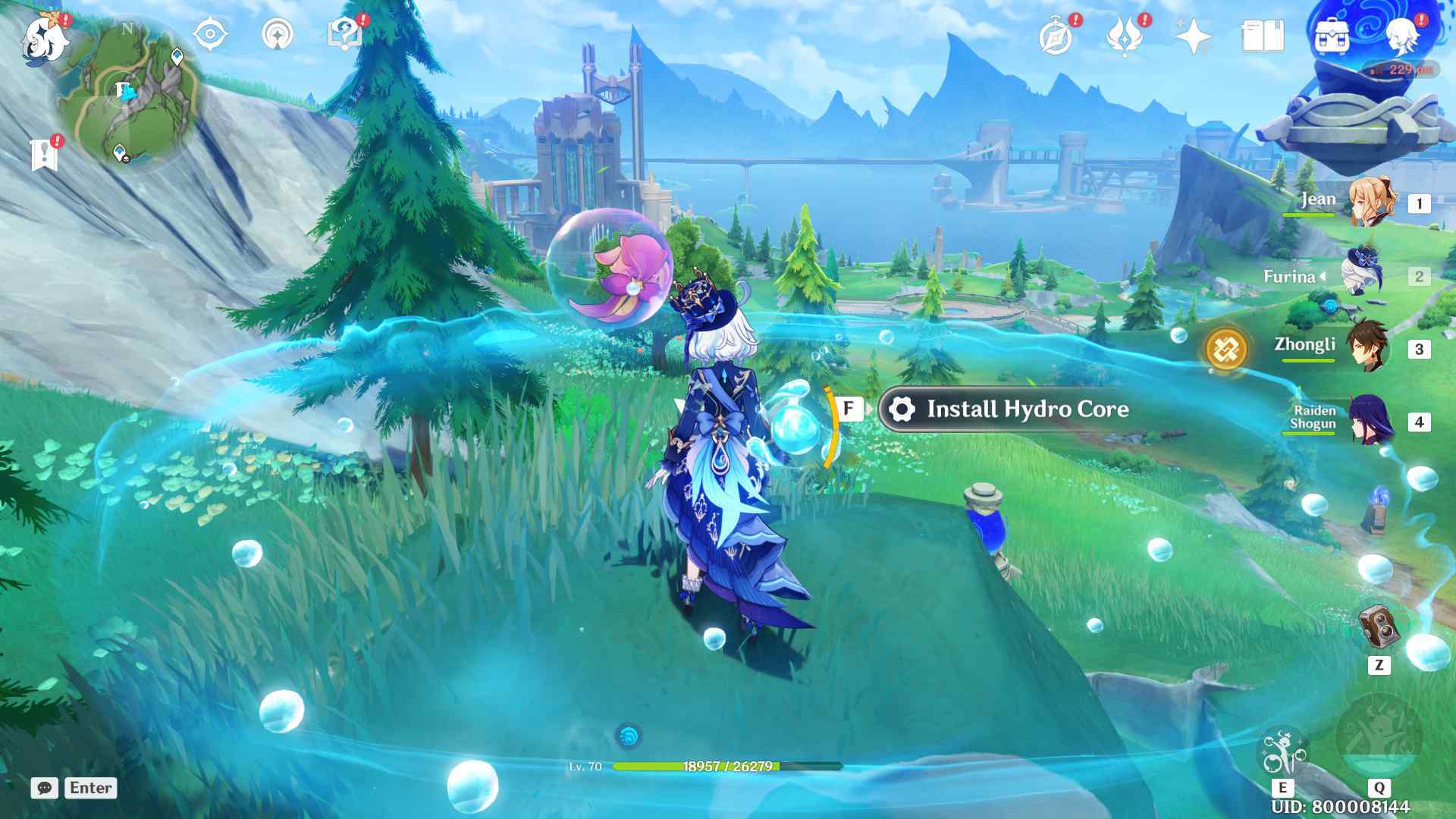Open the Wish four-pointed star icon
1456x819 pixels.
coord(1193,36)
